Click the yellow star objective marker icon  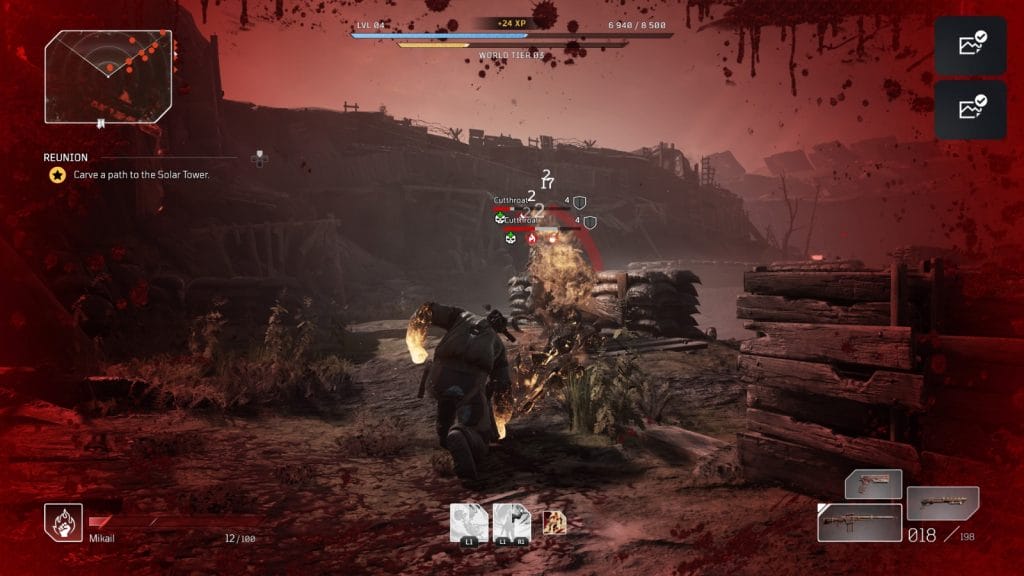click(58, 175)
